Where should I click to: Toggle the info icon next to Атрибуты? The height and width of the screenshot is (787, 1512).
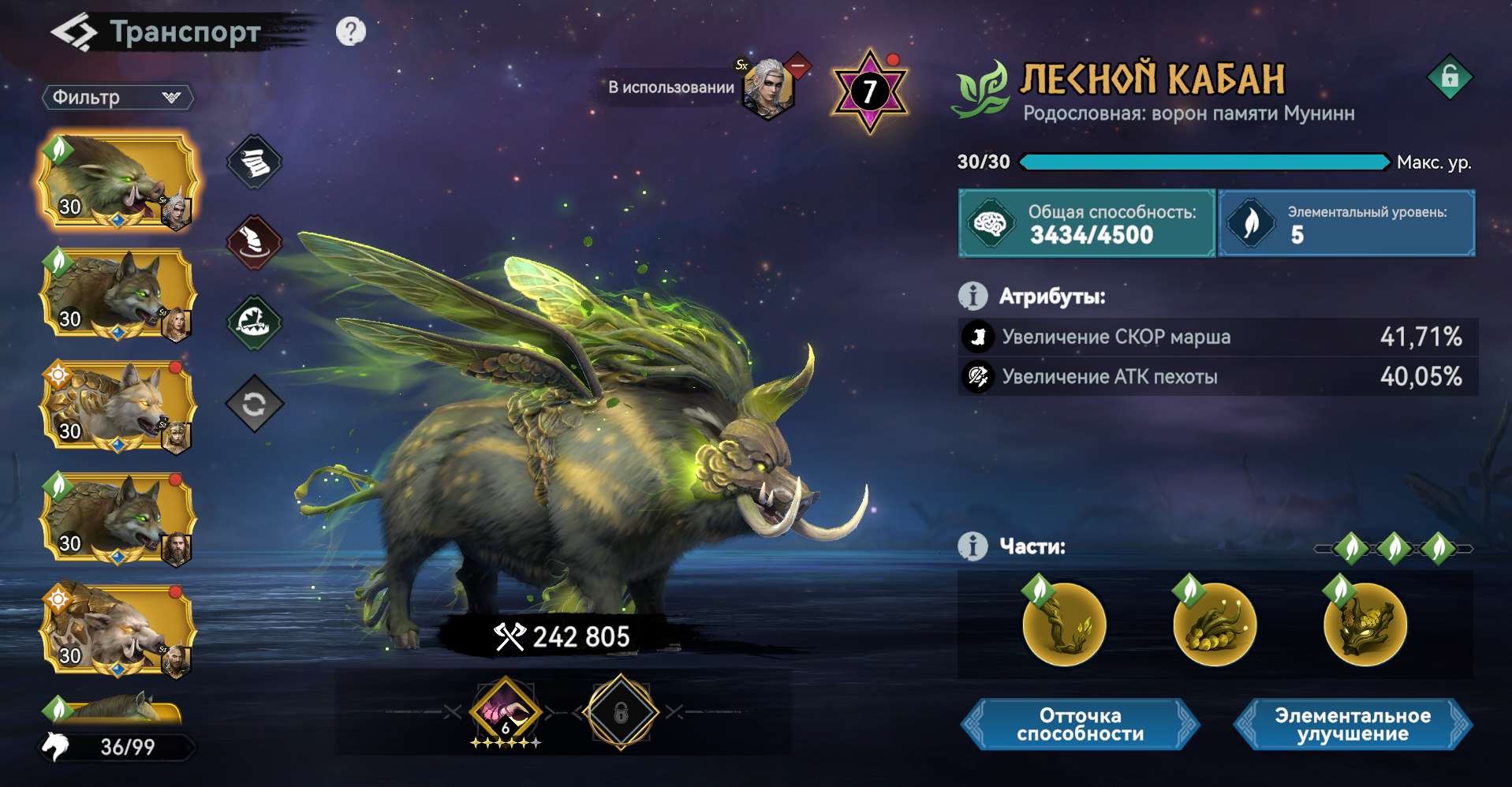point(972,297)
